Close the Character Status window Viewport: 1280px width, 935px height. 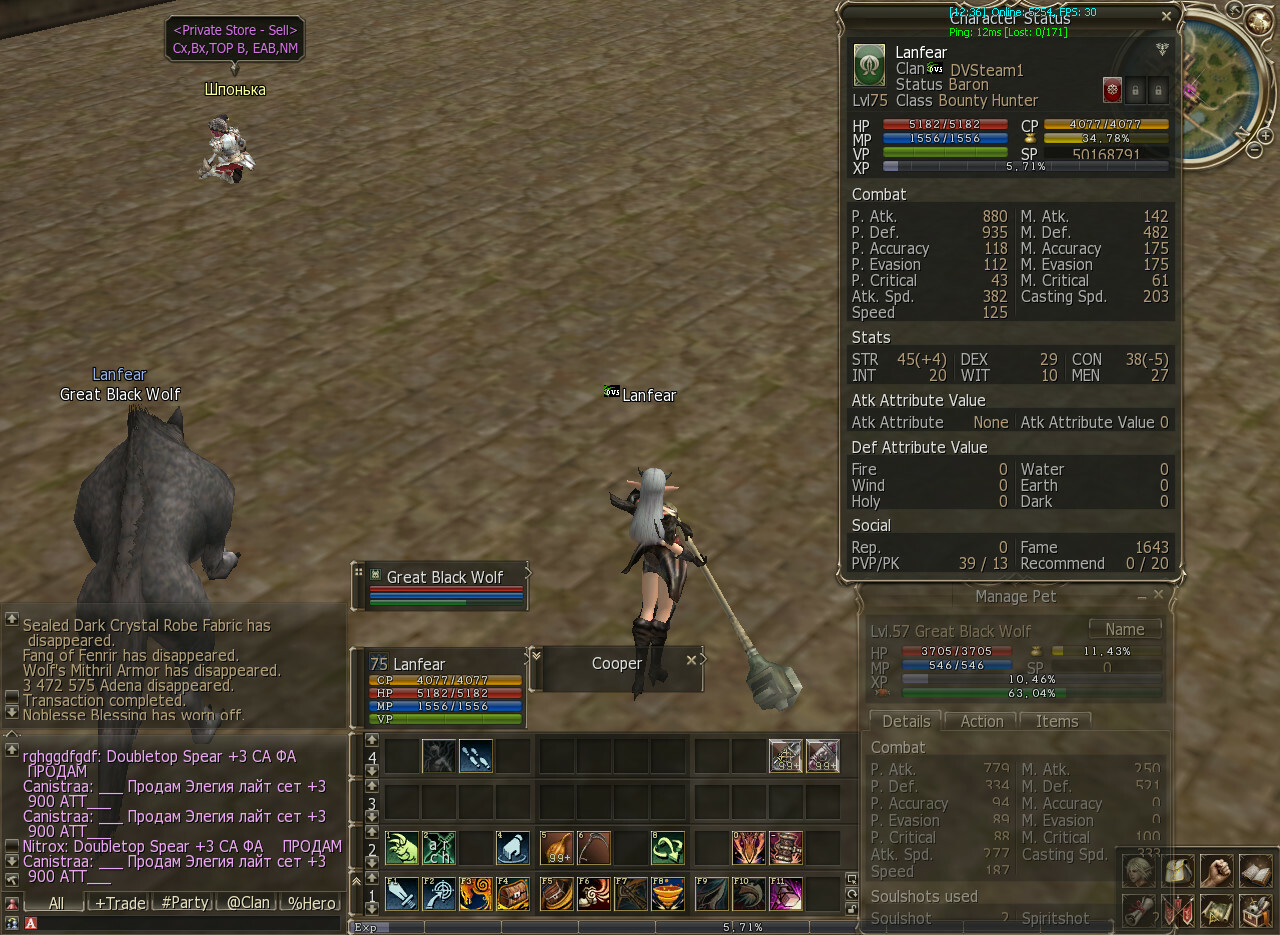point(1166,16)
